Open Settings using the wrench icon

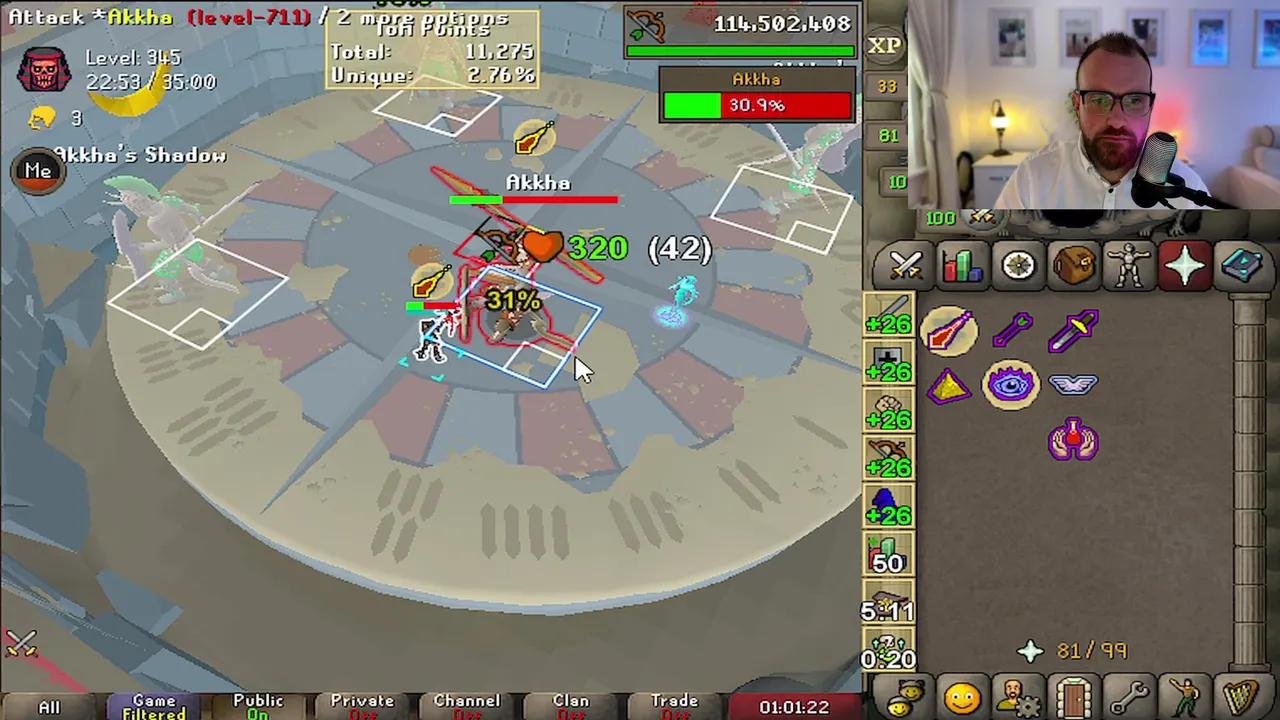tap(1129, 695)
